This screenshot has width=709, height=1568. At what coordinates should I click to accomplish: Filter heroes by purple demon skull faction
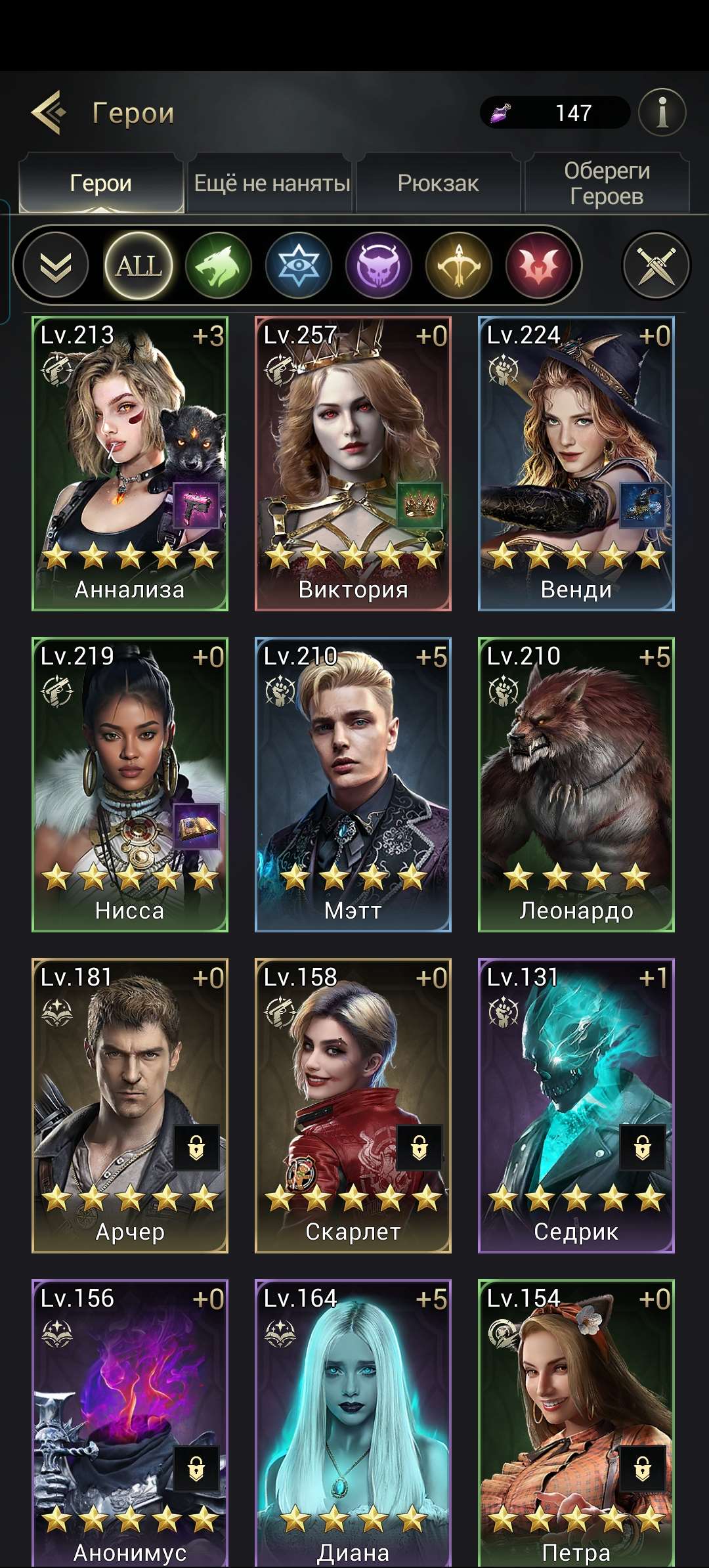coord(379,266)
